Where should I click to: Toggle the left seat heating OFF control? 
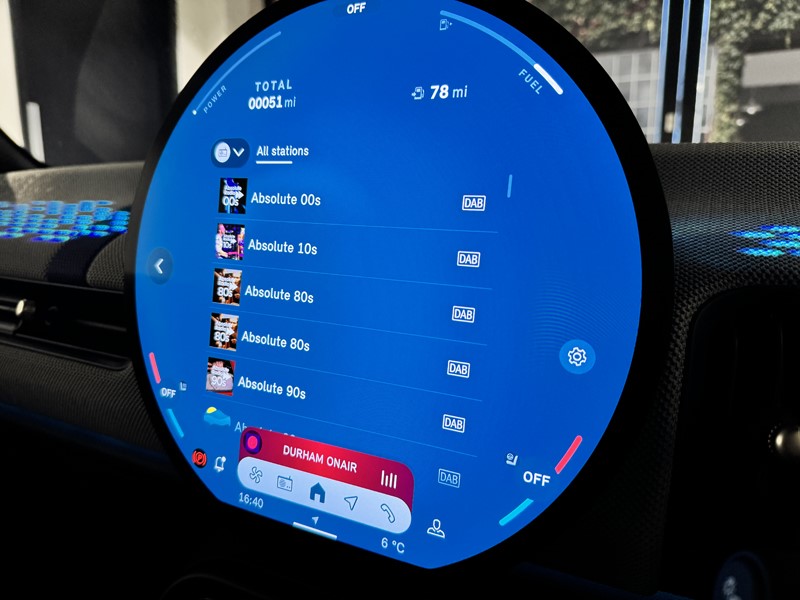coord(169,393)
